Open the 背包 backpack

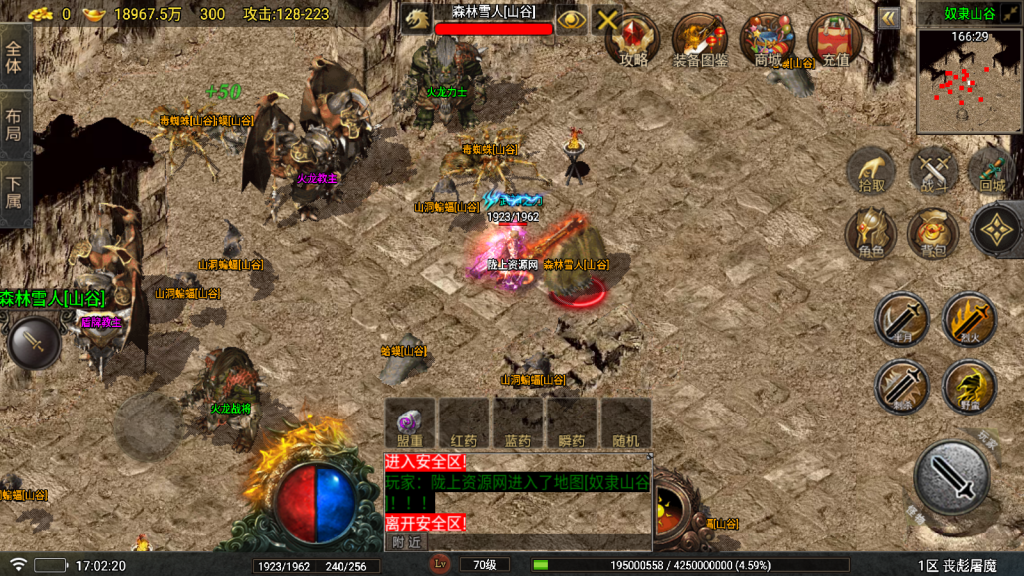coord(933,235)
